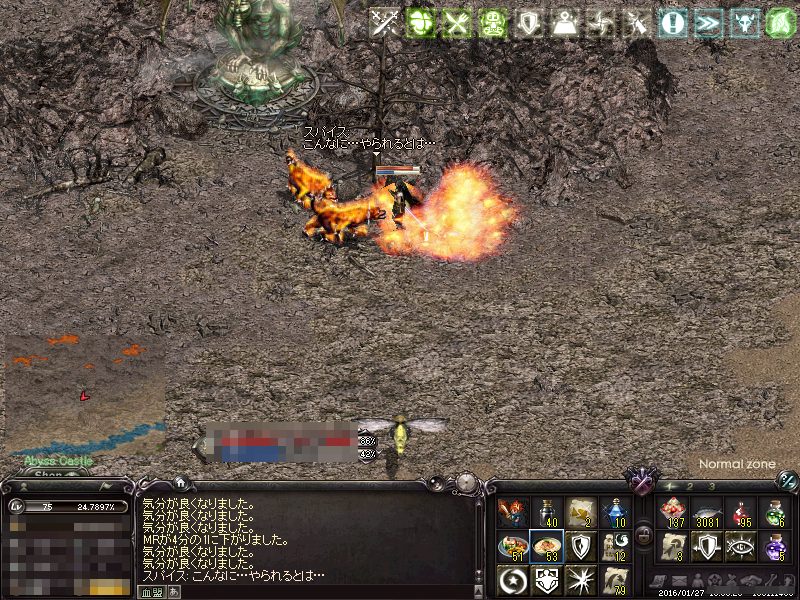
Task: Click the double arrow haste buff icon
Action: [x=708, y=23]
